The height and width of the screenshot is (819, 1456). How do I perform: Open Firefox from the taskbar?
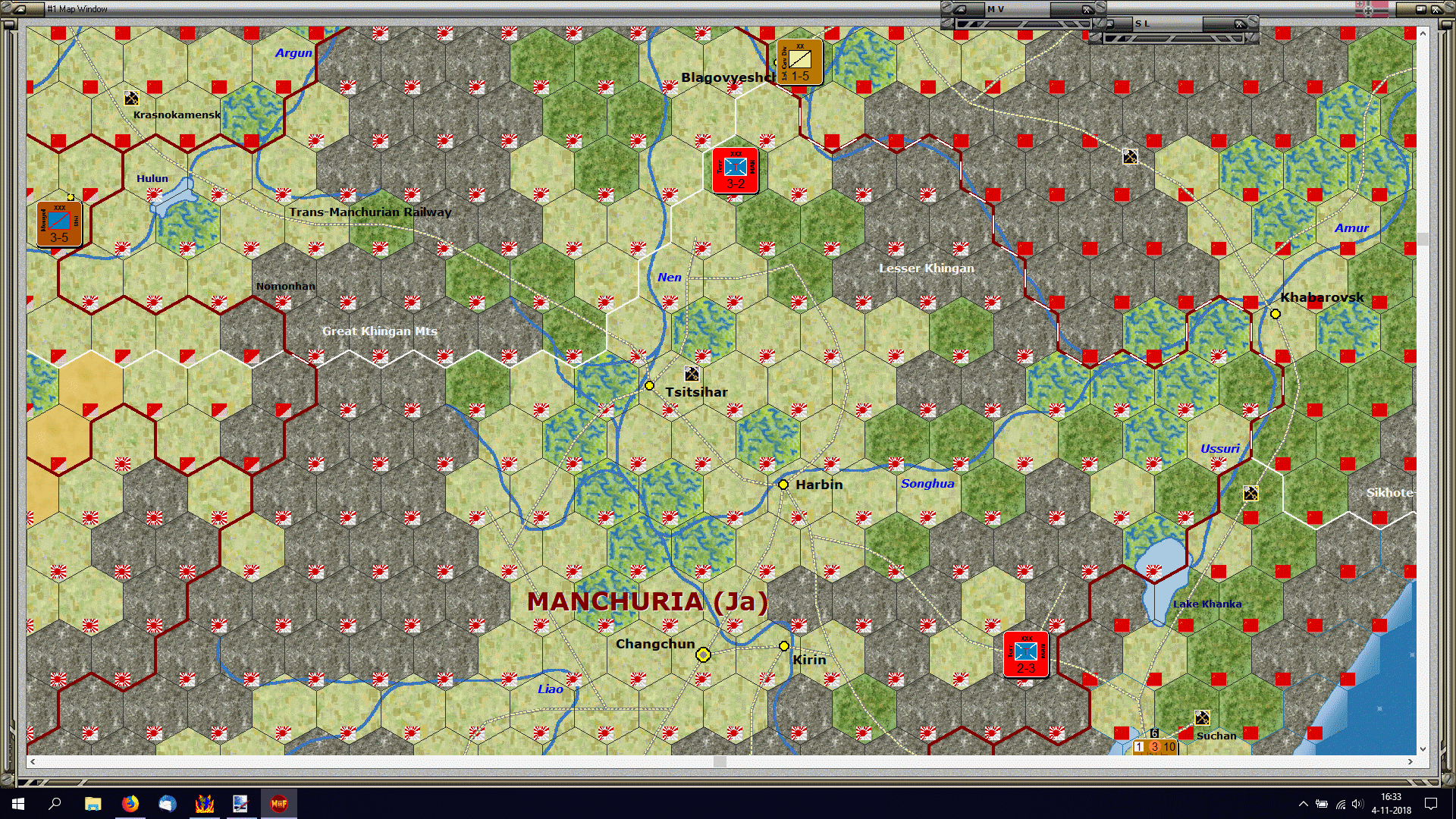point(131,803)
